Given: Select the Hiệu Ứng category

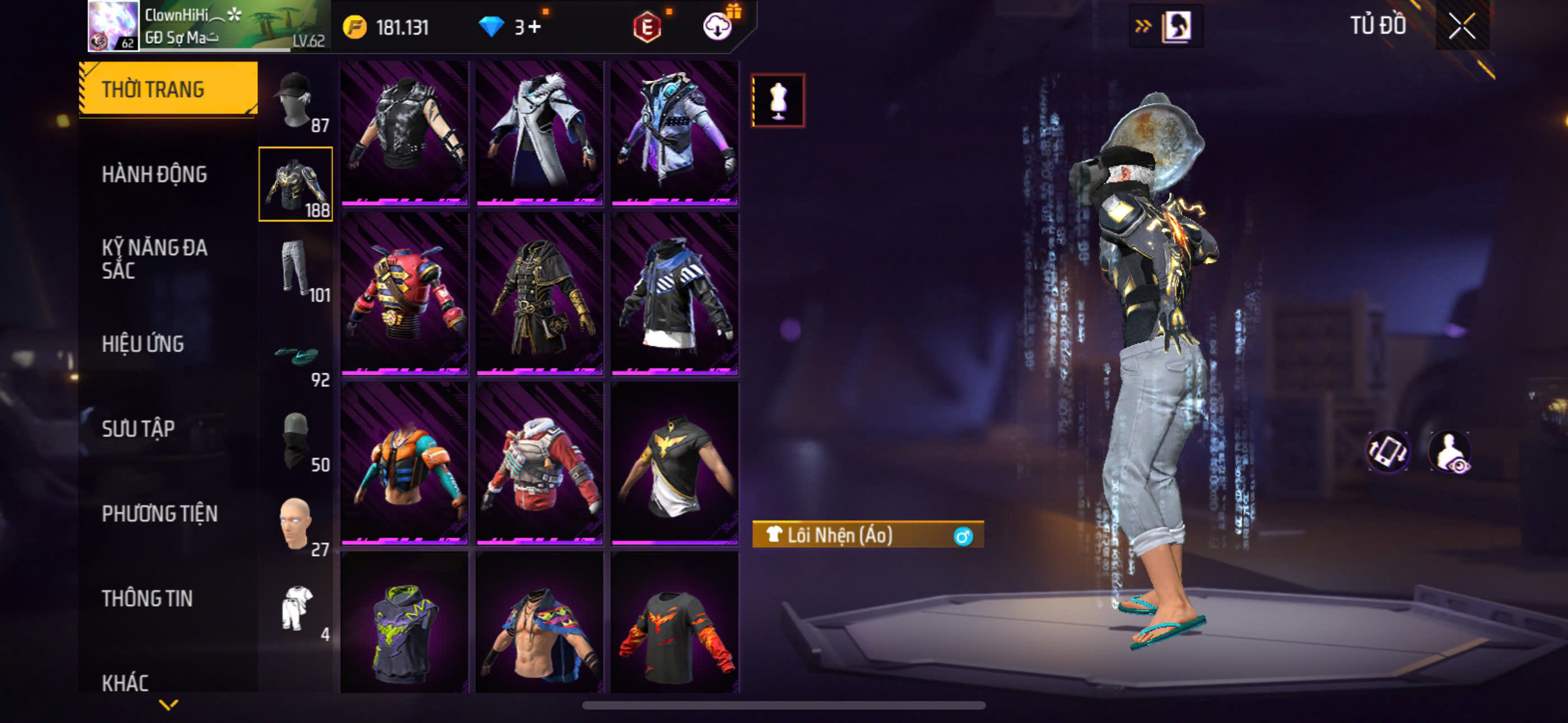Looking at the screenshot, I should click(142, 345).
